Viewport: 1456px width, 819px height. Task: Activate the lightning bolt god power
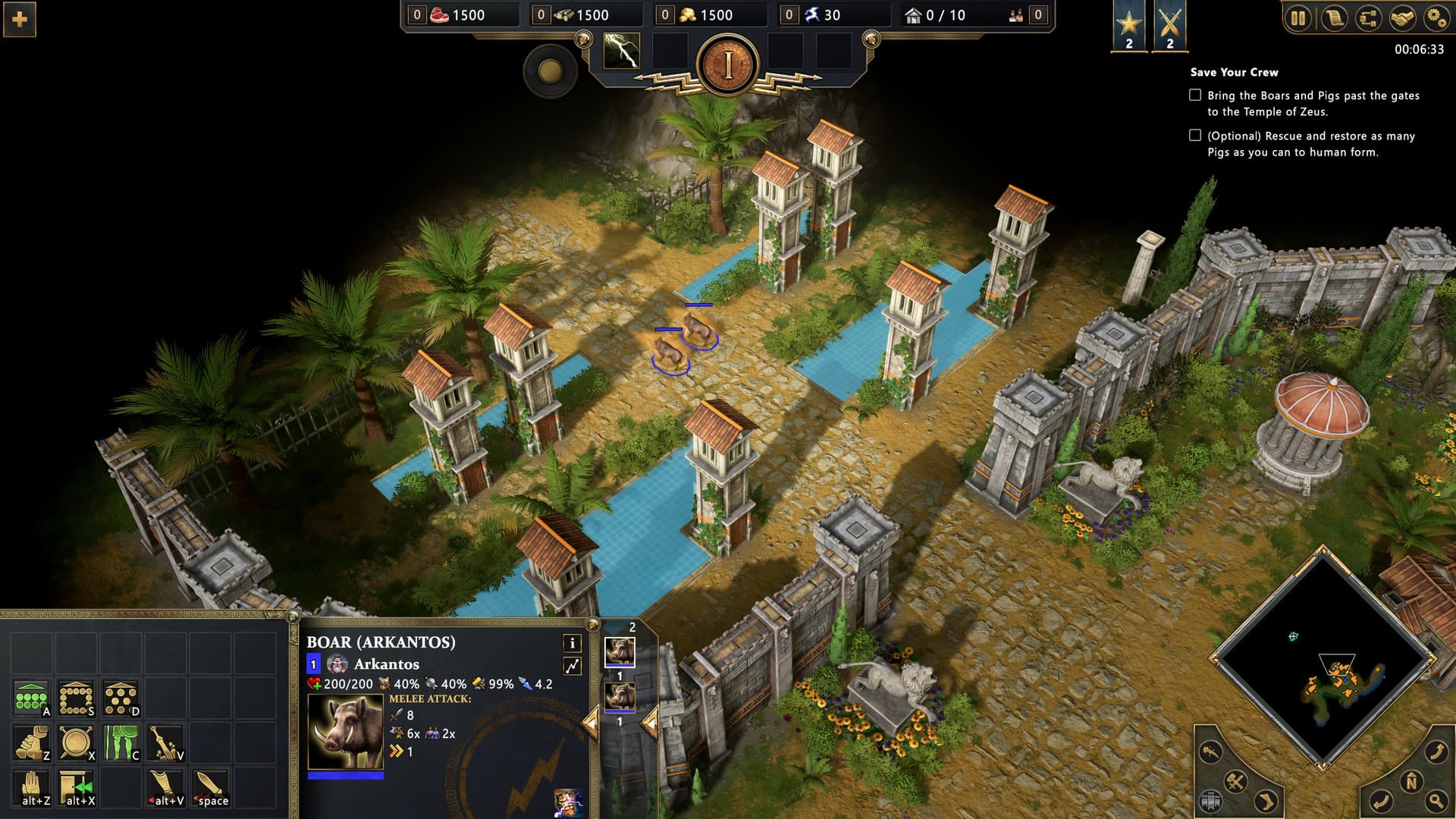point(621,52)
